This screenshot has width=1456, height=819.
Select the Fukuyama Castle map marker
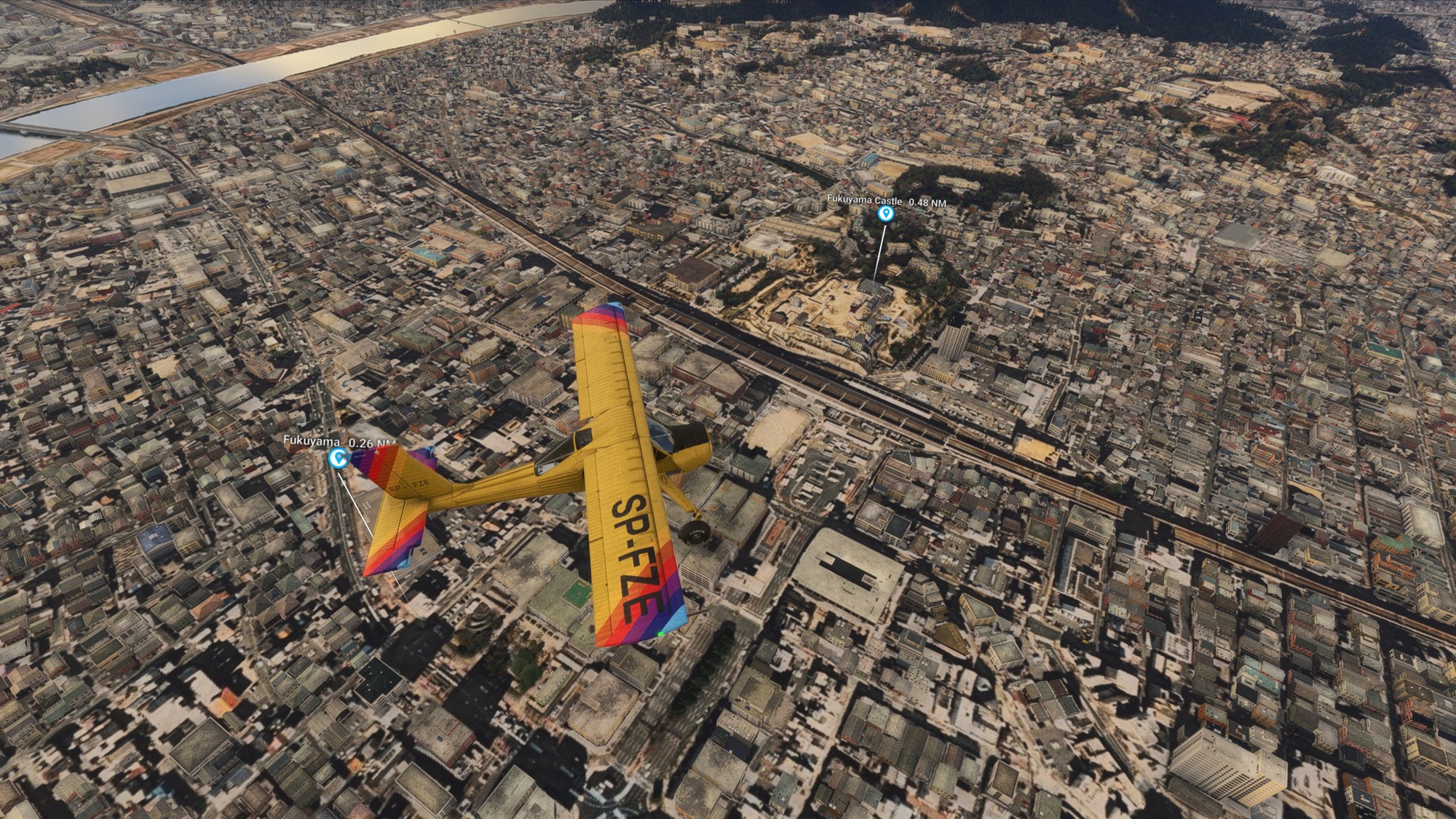point(885,213)
